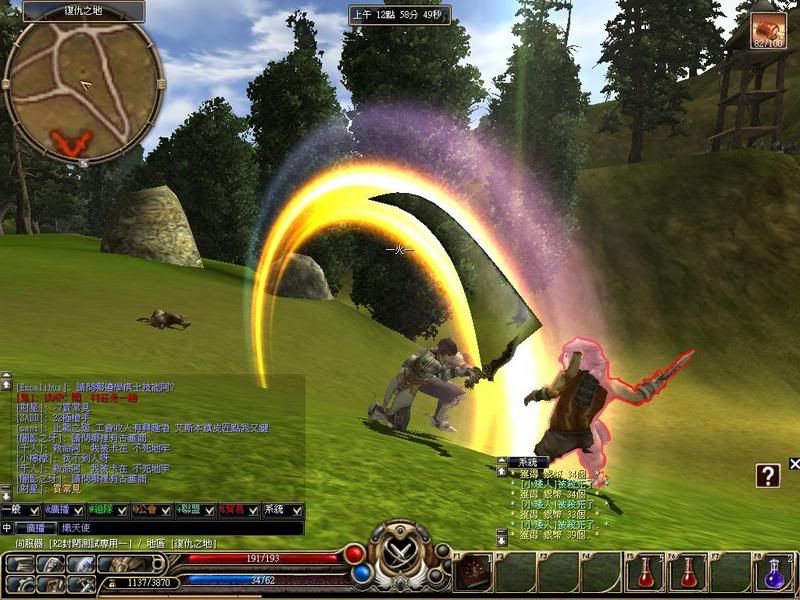Image resolution: width=800 pixels, height=600 pixels.
Task: Click the 中 input language toggle
Action: 7,527
